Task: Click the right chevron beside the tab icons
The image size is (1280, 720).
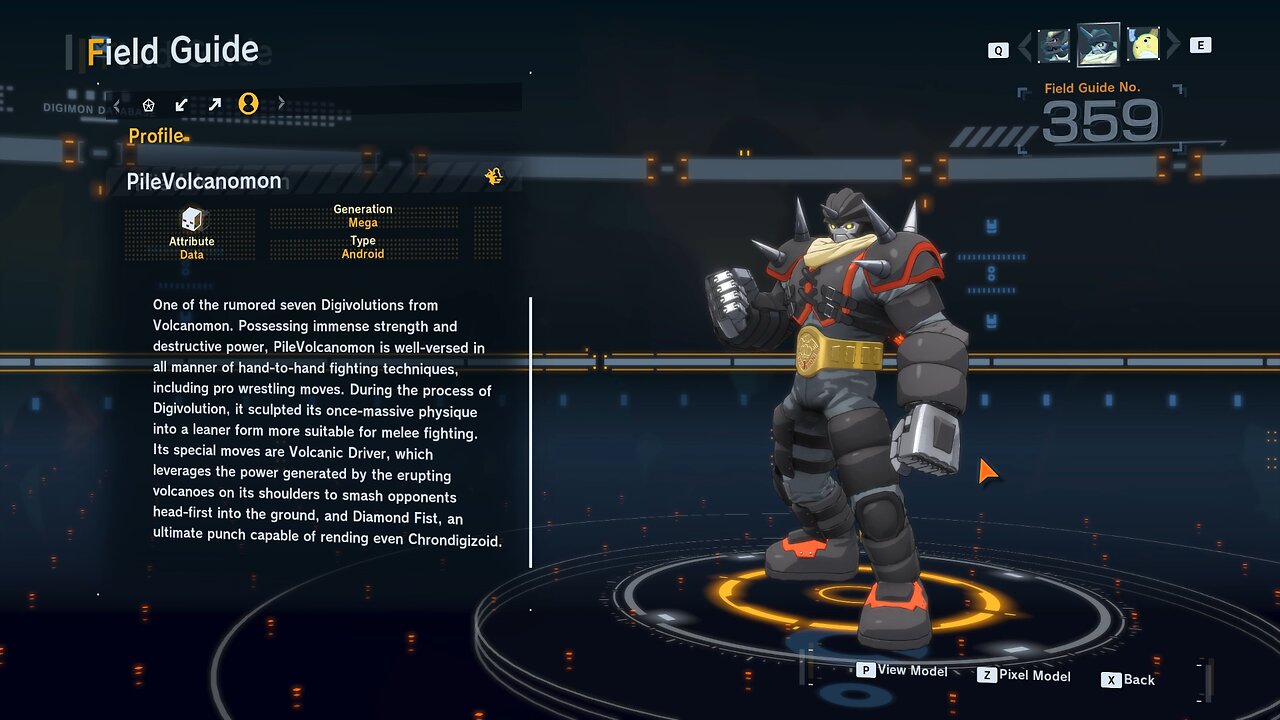Action: click(x=281, y=103)
